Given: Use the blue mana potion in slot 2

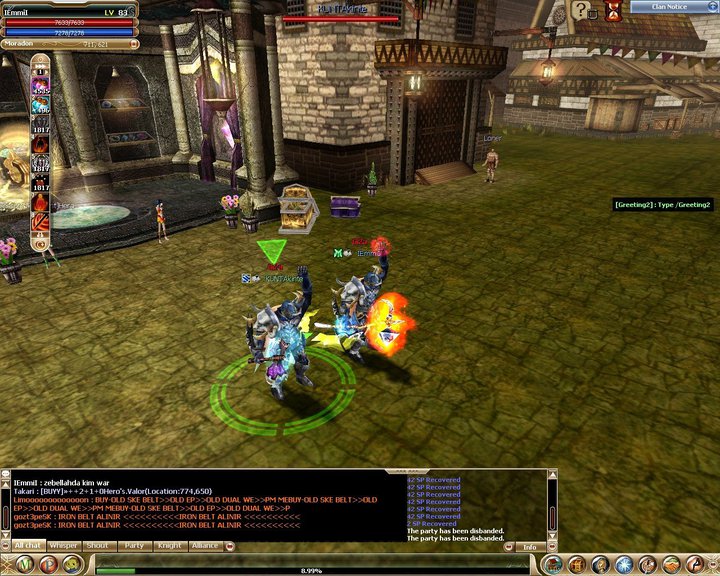Looking at the screenshot, I should click(41, 106).
